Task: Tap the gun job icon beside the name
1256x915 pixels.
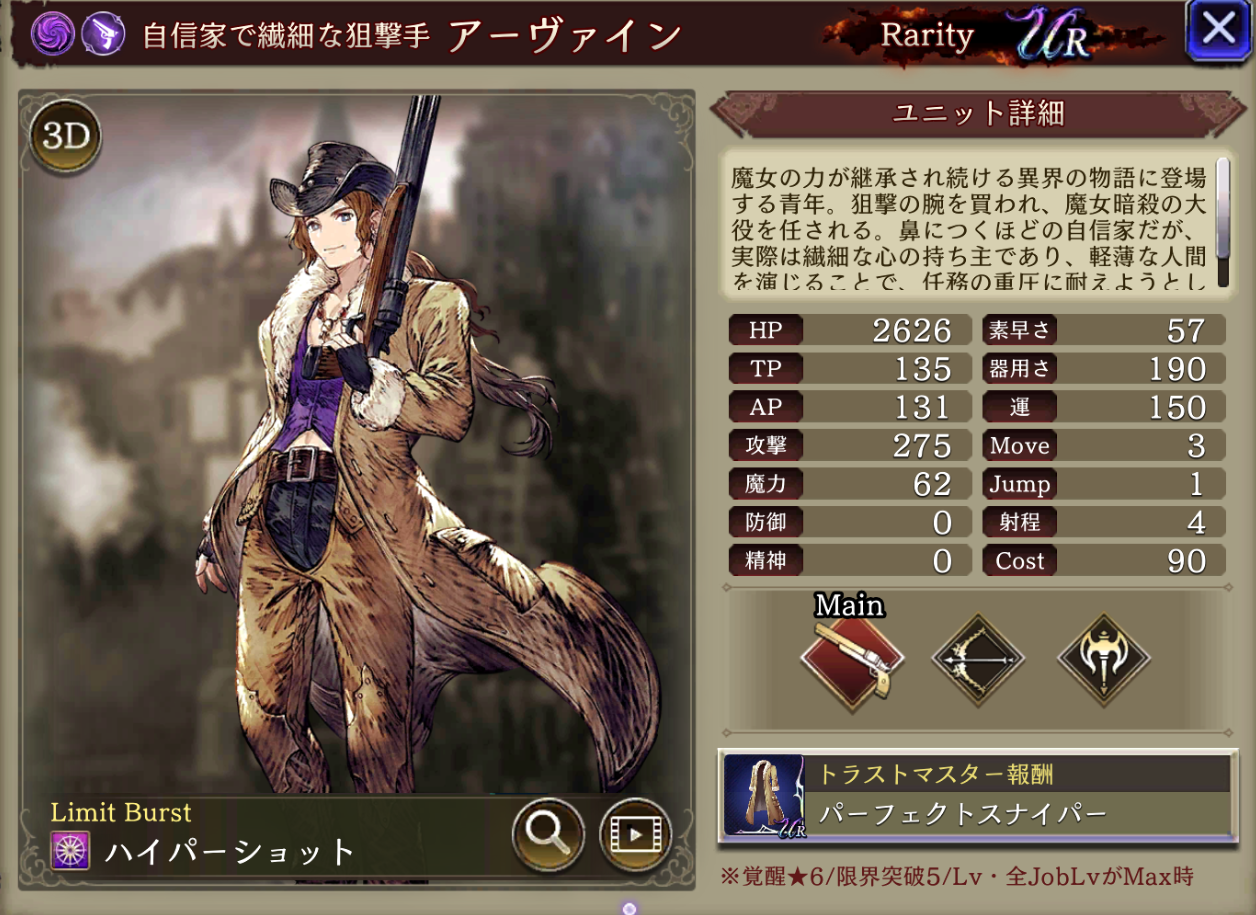Action: [x=101, y=34]
